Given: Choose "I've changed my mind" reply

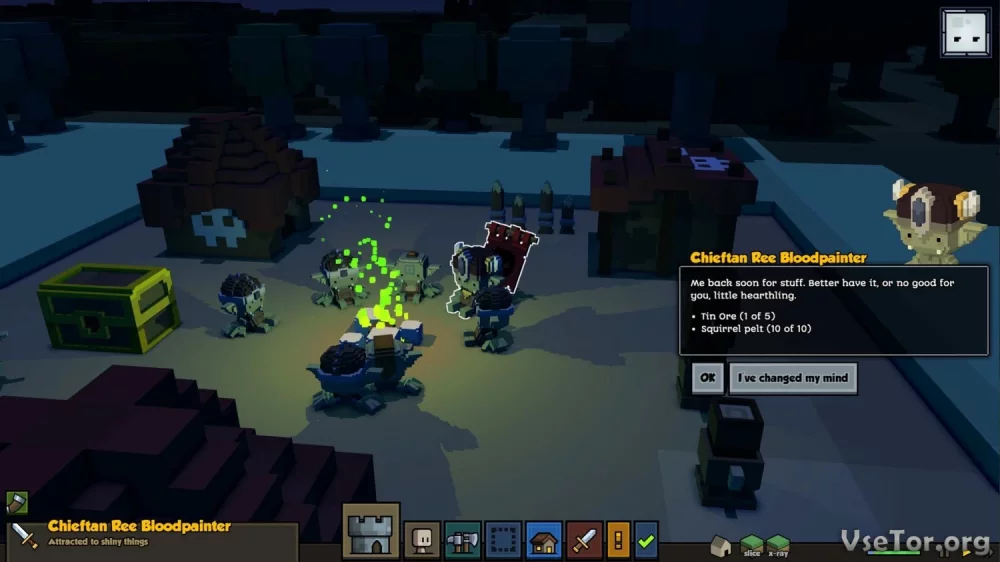Looking at the screenshot, I should 792,378.
